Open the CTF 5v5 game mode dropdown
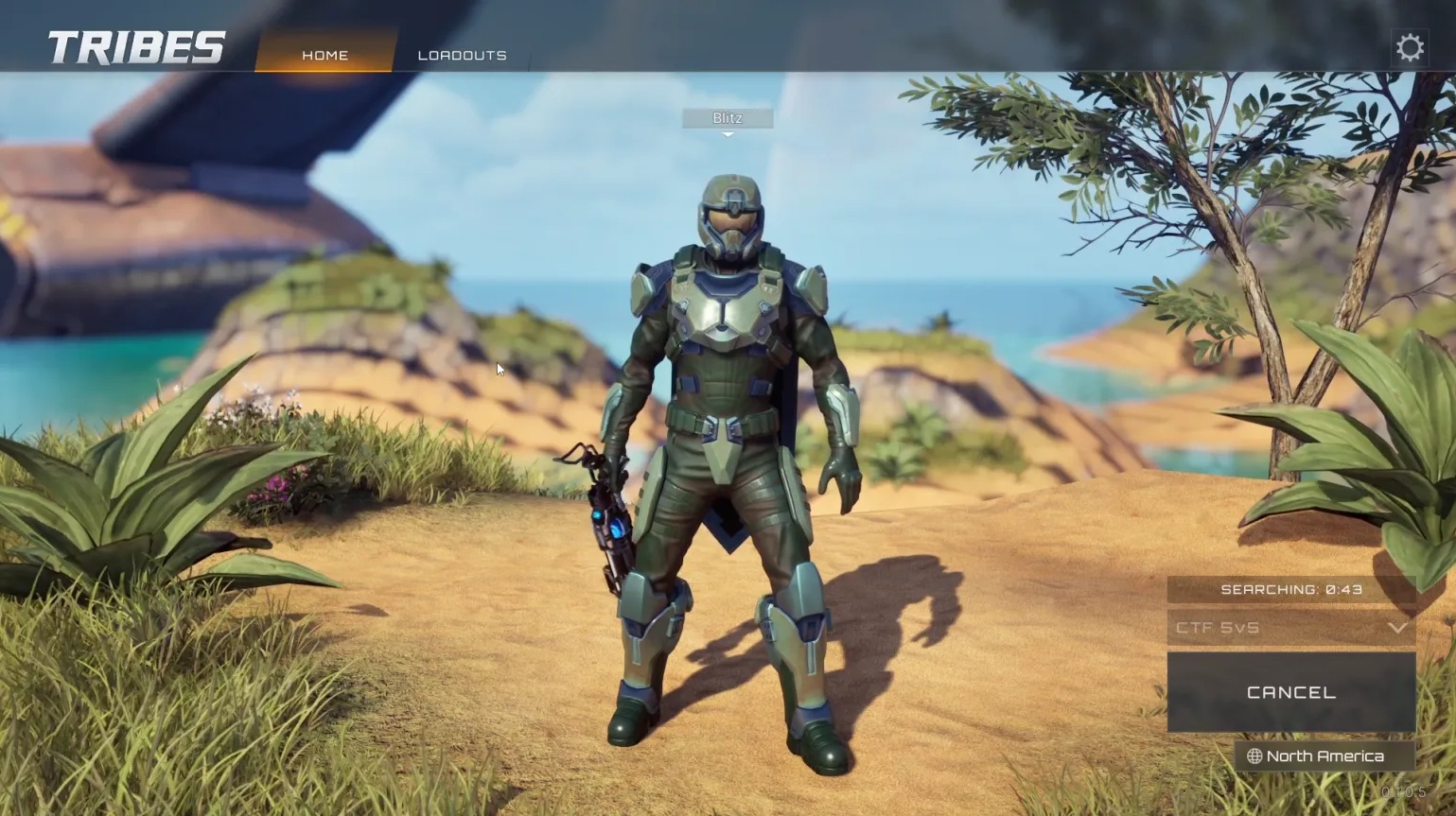This screenshot has height=816, width=1456. (x=1290, y=628)
